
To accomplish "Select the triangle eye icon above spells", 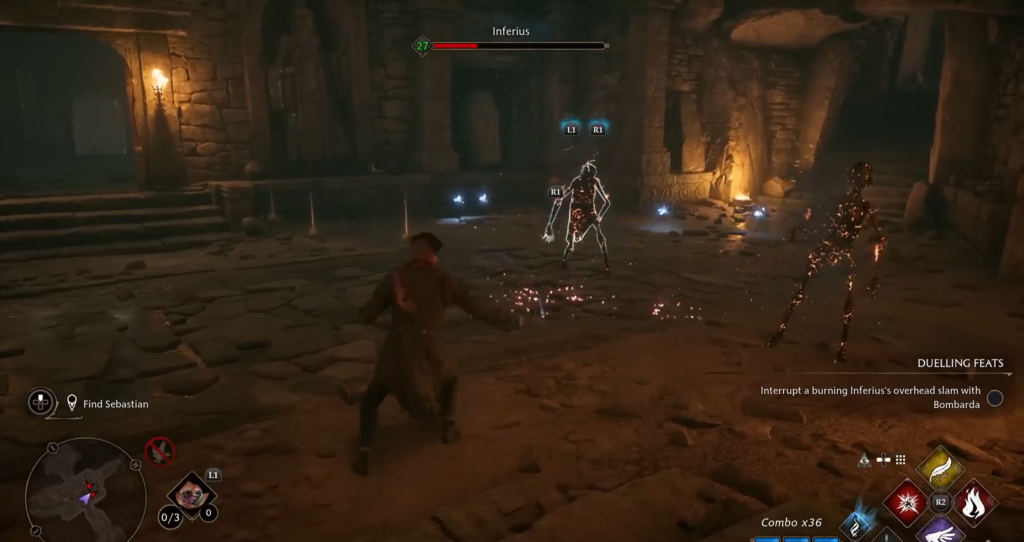I will [863, 460].
